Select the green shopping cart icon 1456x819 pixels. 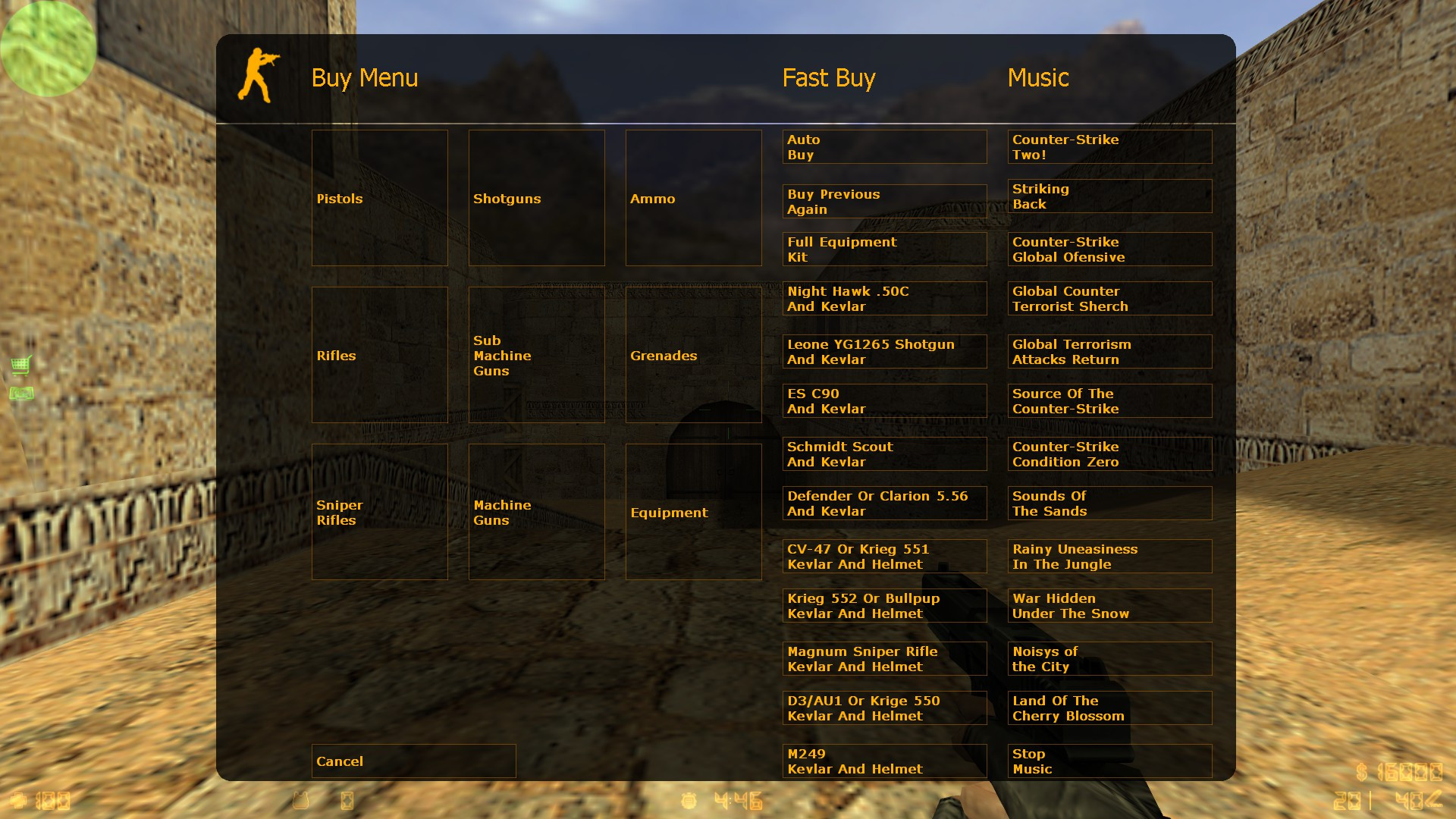[20, 365]
